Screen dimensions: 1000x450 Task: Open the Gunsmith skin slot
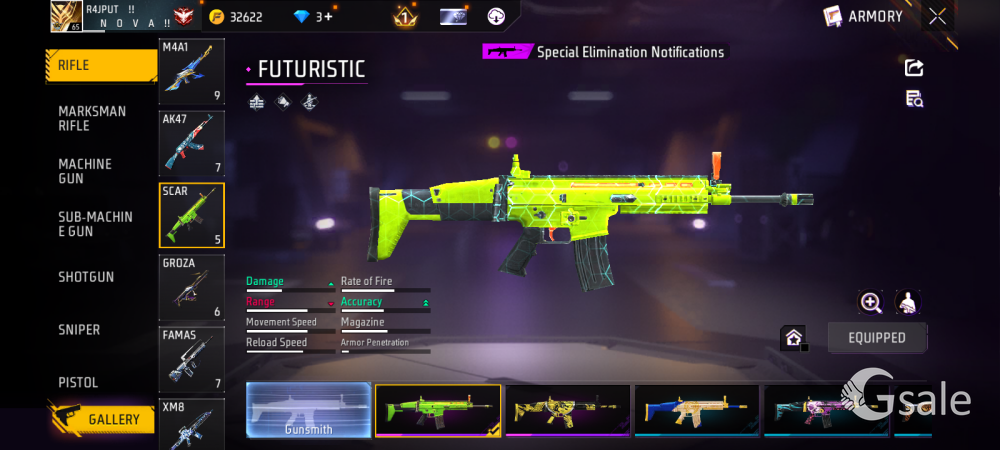(308, 411)
